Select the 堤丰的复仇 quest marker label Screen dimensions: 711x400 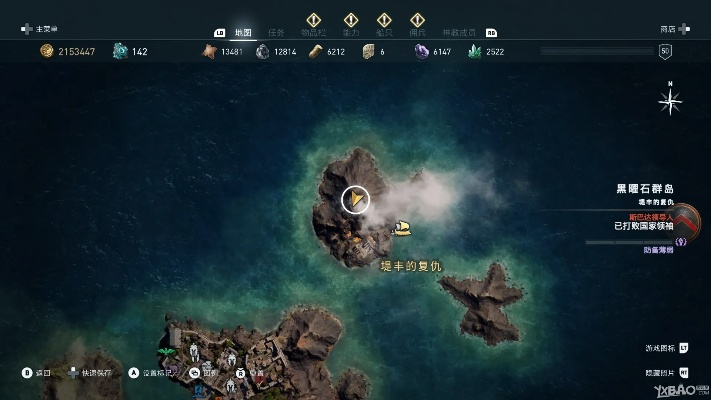pos(411,265)
